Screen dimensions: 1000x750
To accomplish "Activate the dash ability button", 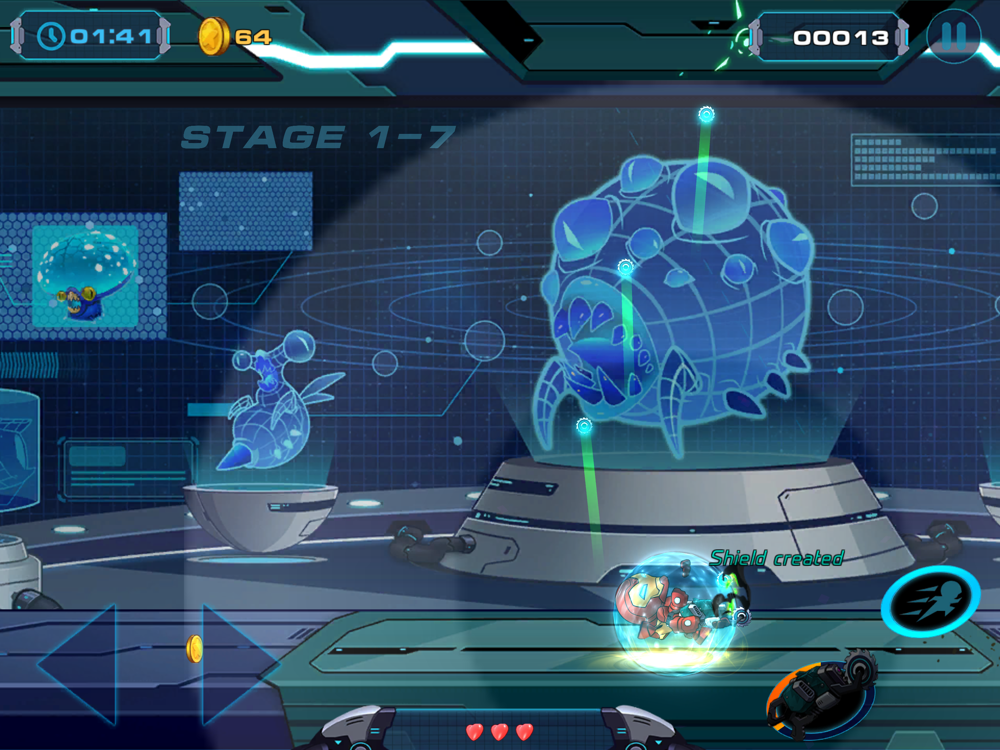I will click(x=929, y=603).
